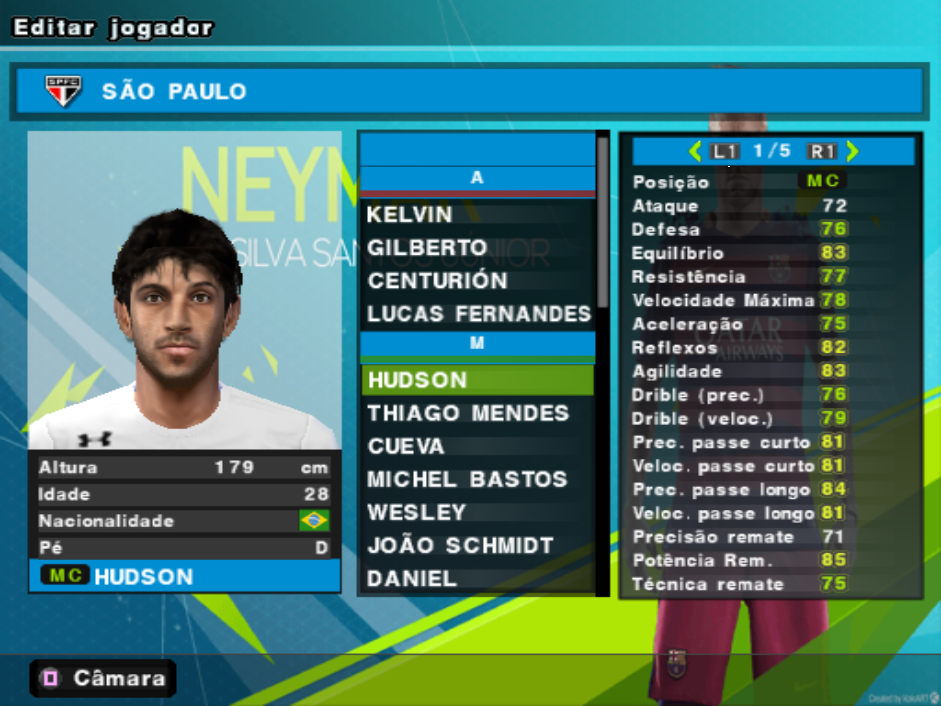This screenshot has width=941, height=706.
Task: Go to next stats page arrow
Action: (x=852, y=152)
